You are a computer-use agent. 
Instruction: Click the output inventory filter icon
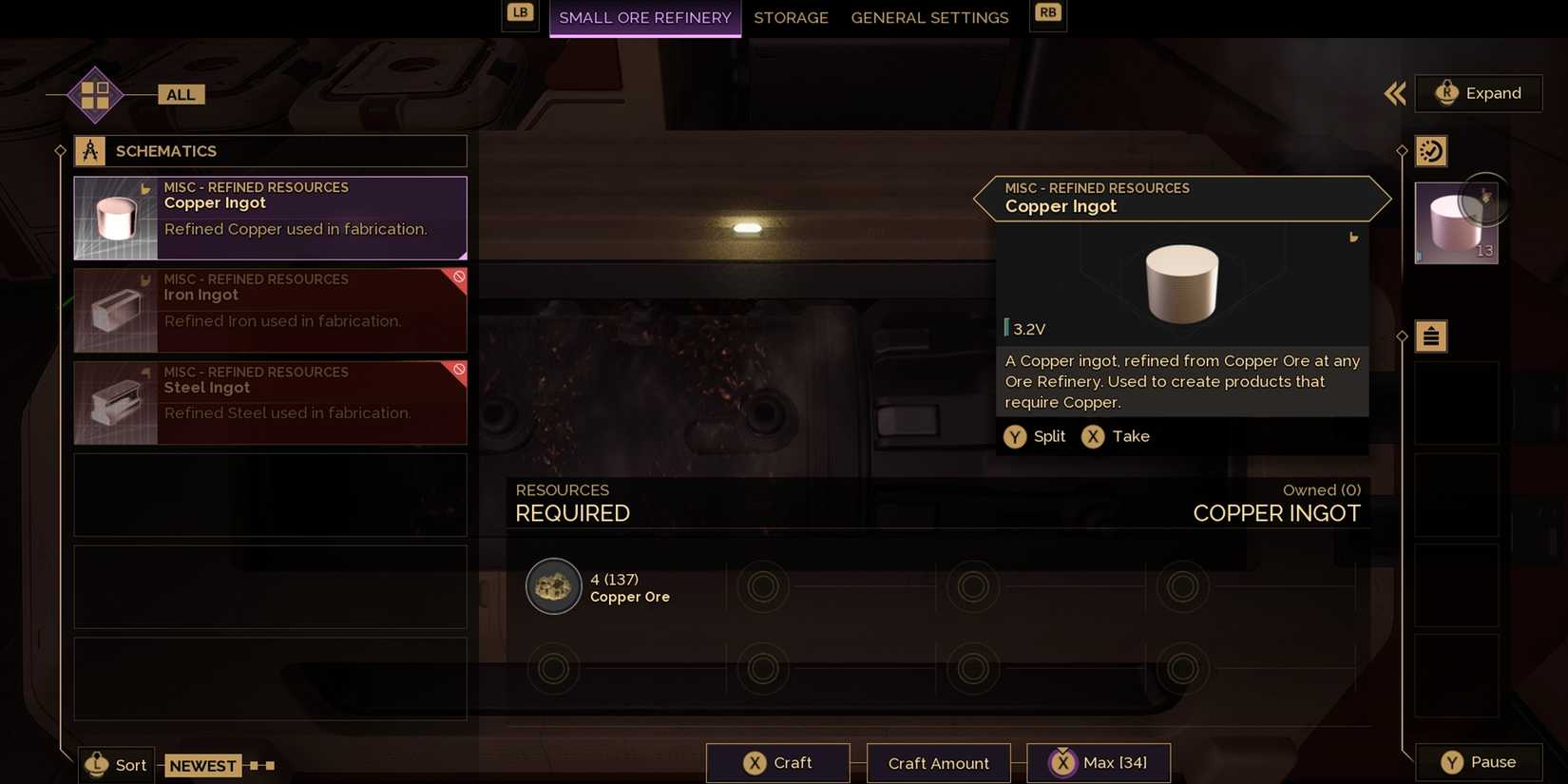click(x=1431, y=335)
